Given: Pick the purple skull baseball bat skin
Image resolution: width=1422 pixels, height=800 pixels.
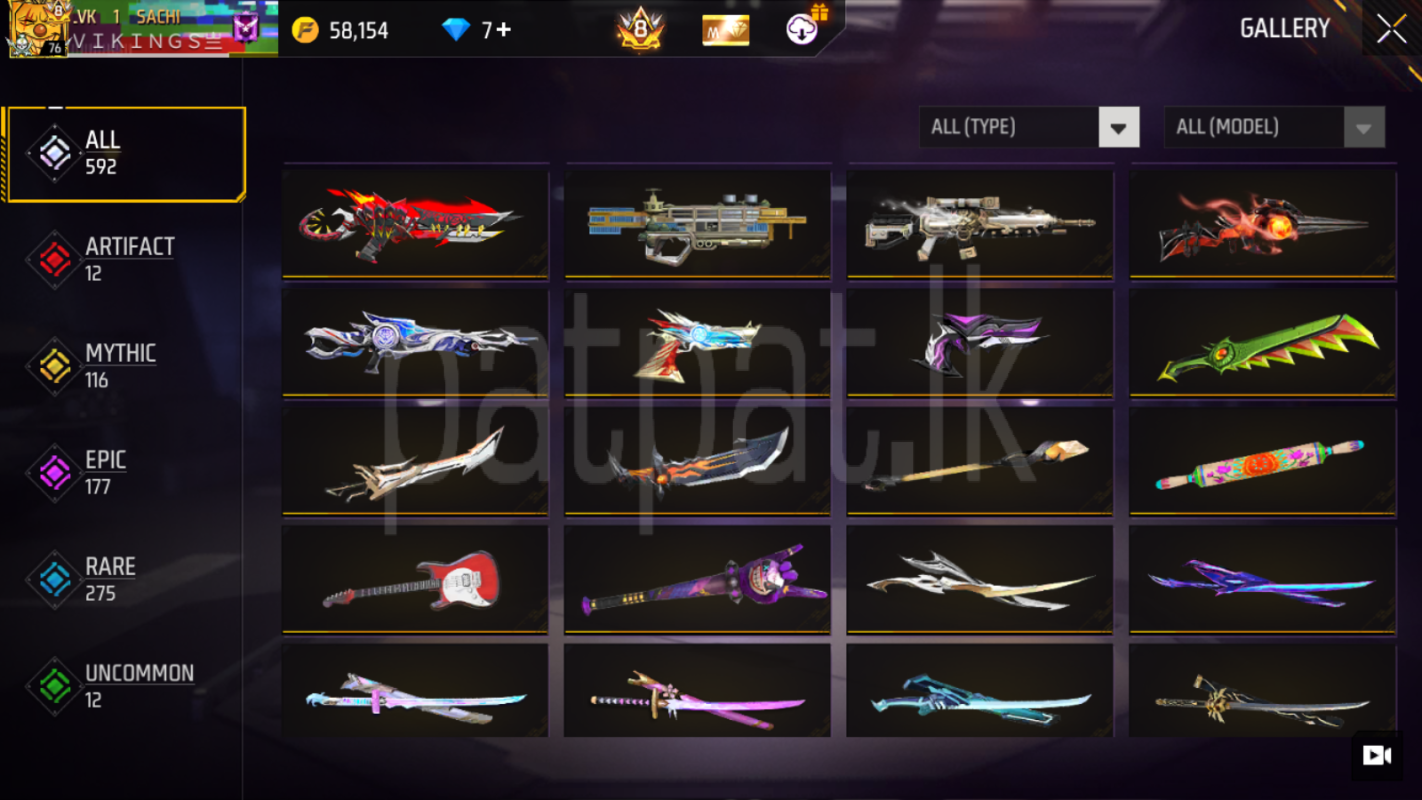Looking at the screenshot, I should click(697, 579).
